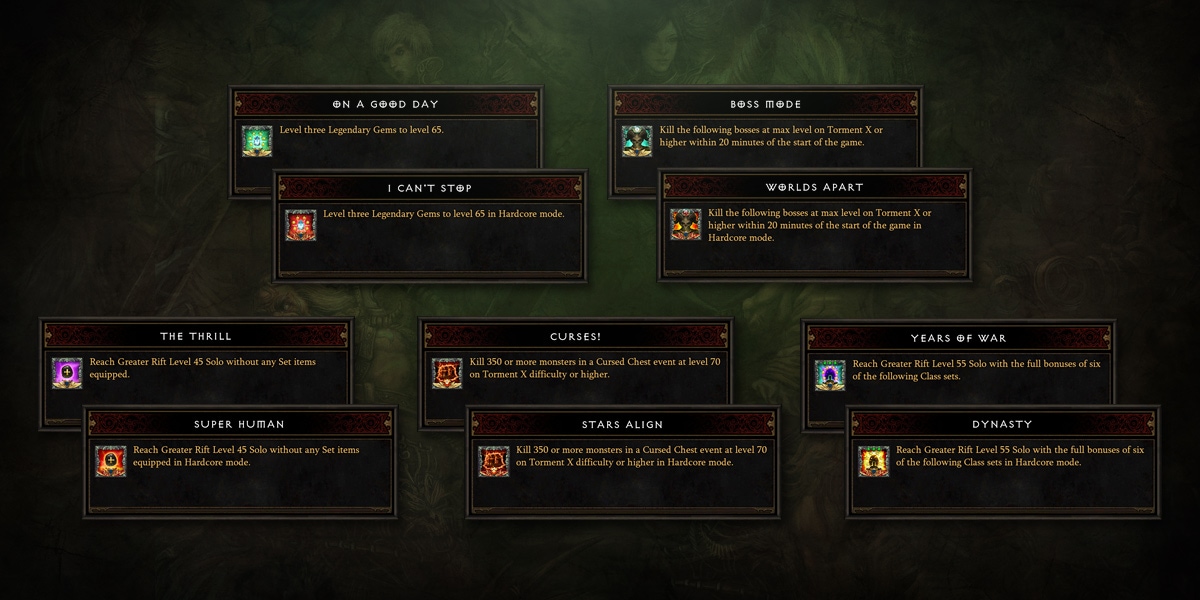Select the Years of War achievement icon

pos(830,375)
